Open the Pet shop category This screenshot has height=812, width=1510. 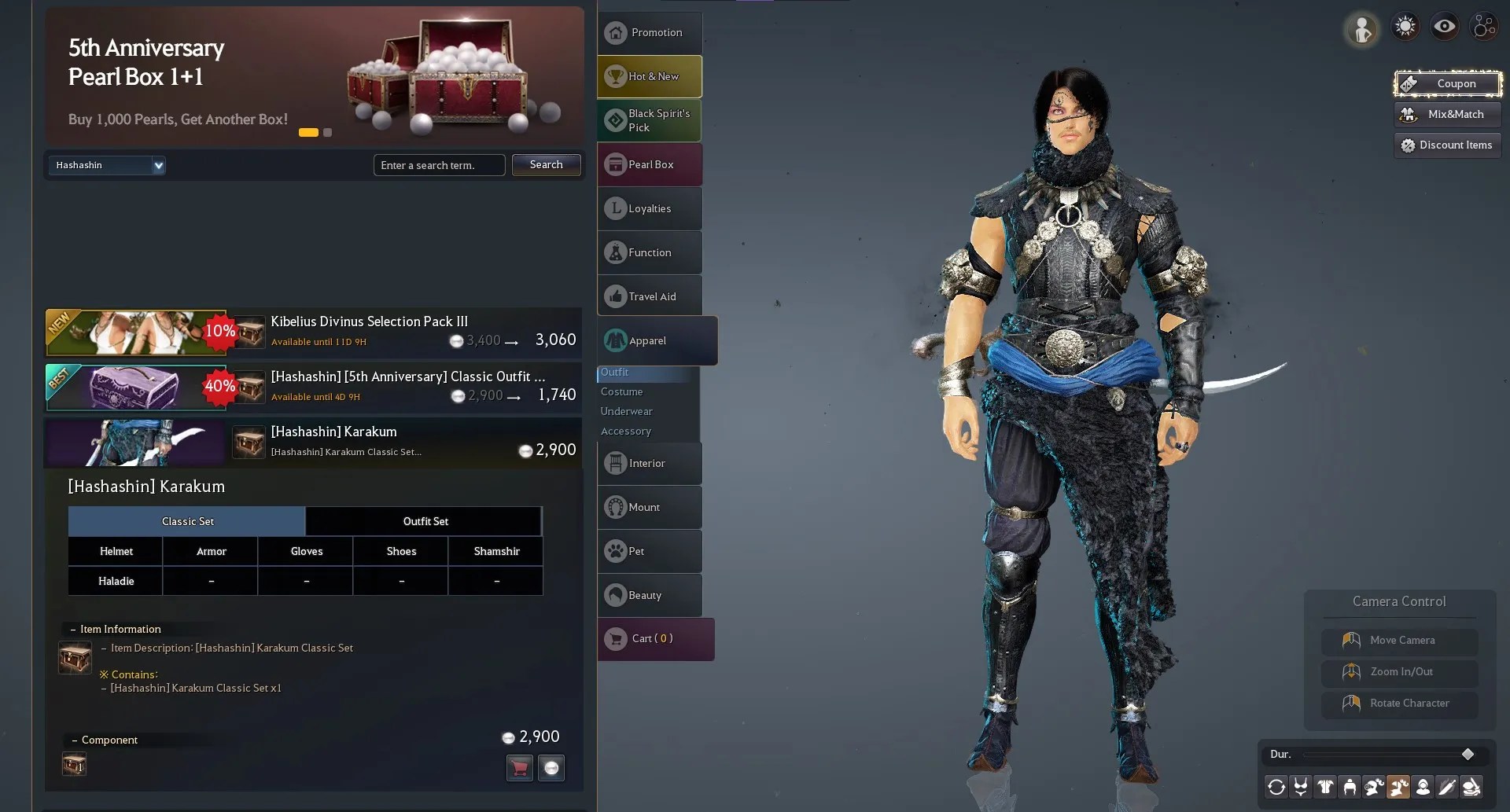pyautogui.click(x=650, y=551)
